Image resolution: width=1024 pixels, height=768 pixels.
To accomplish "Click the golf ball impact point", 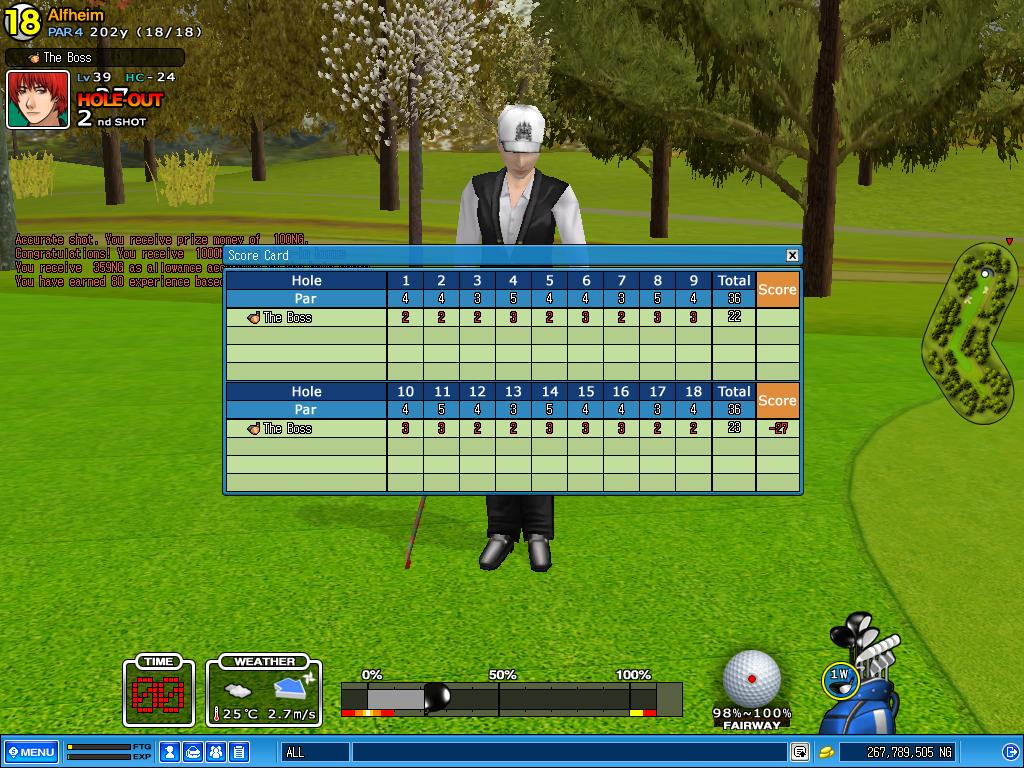I will (752, 678).
